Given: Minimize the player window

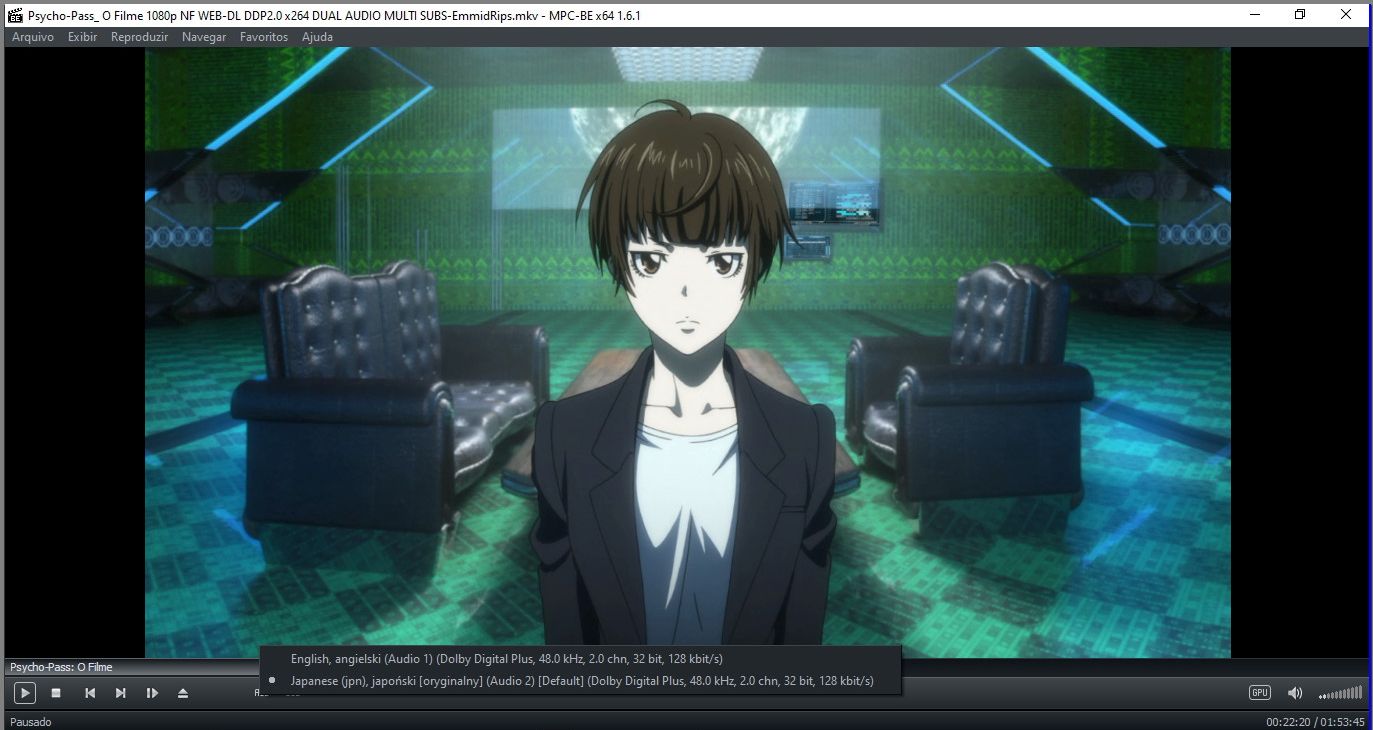Looking at the screenshot, I should [1254, 15].
